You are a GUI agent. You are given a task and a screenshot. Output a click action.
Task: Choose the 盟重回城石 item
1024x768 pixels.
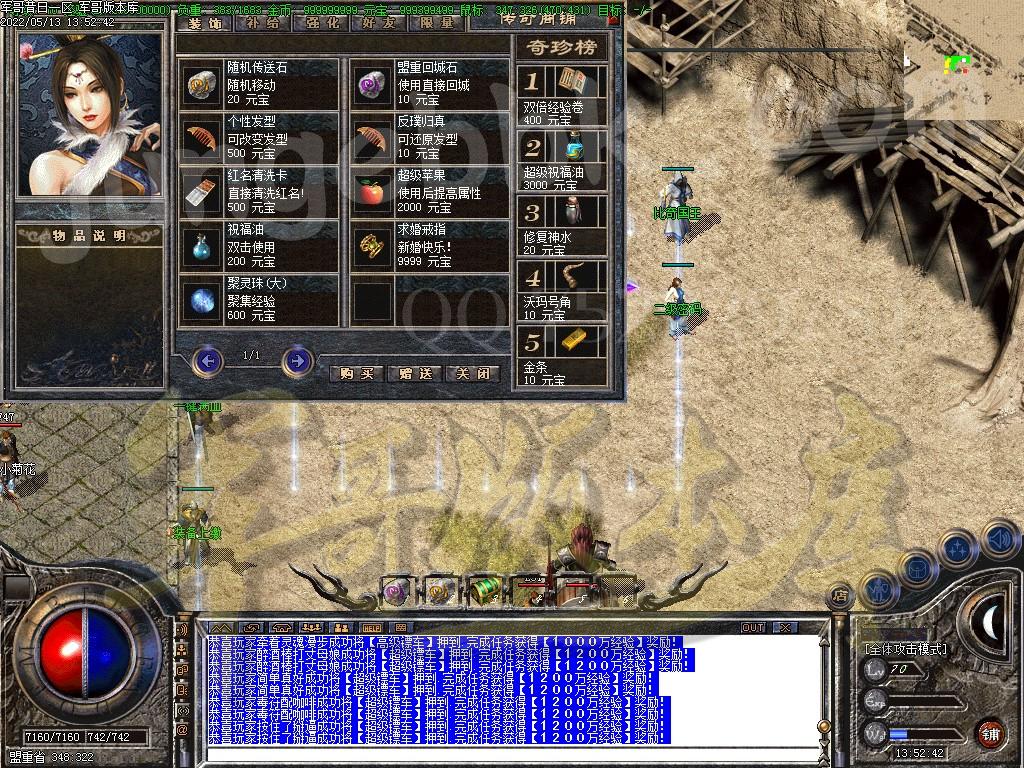[x=372, y=84]
